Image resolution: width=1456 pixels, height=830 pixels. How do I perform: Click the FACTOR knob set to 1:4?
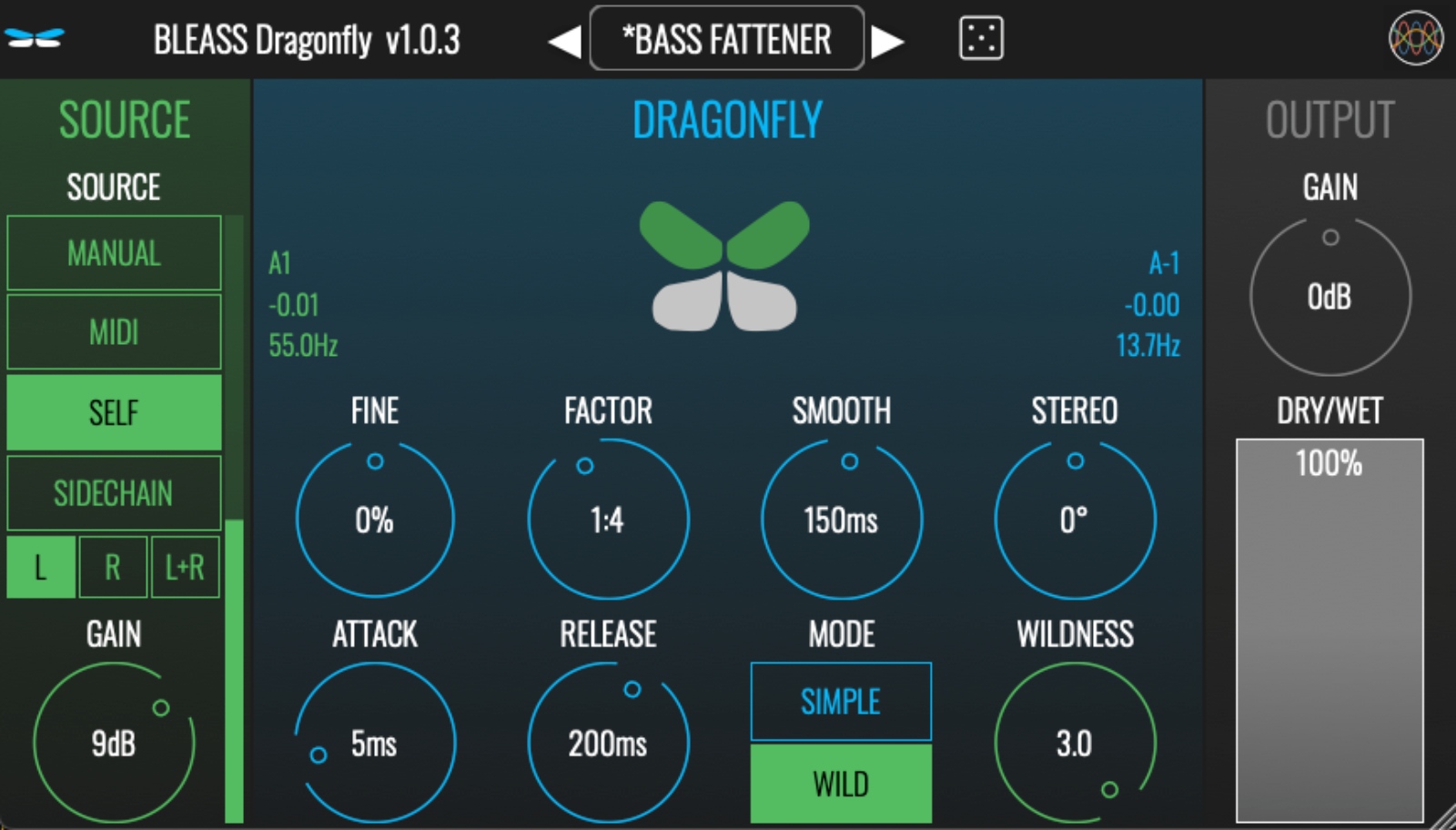point(608,519)
